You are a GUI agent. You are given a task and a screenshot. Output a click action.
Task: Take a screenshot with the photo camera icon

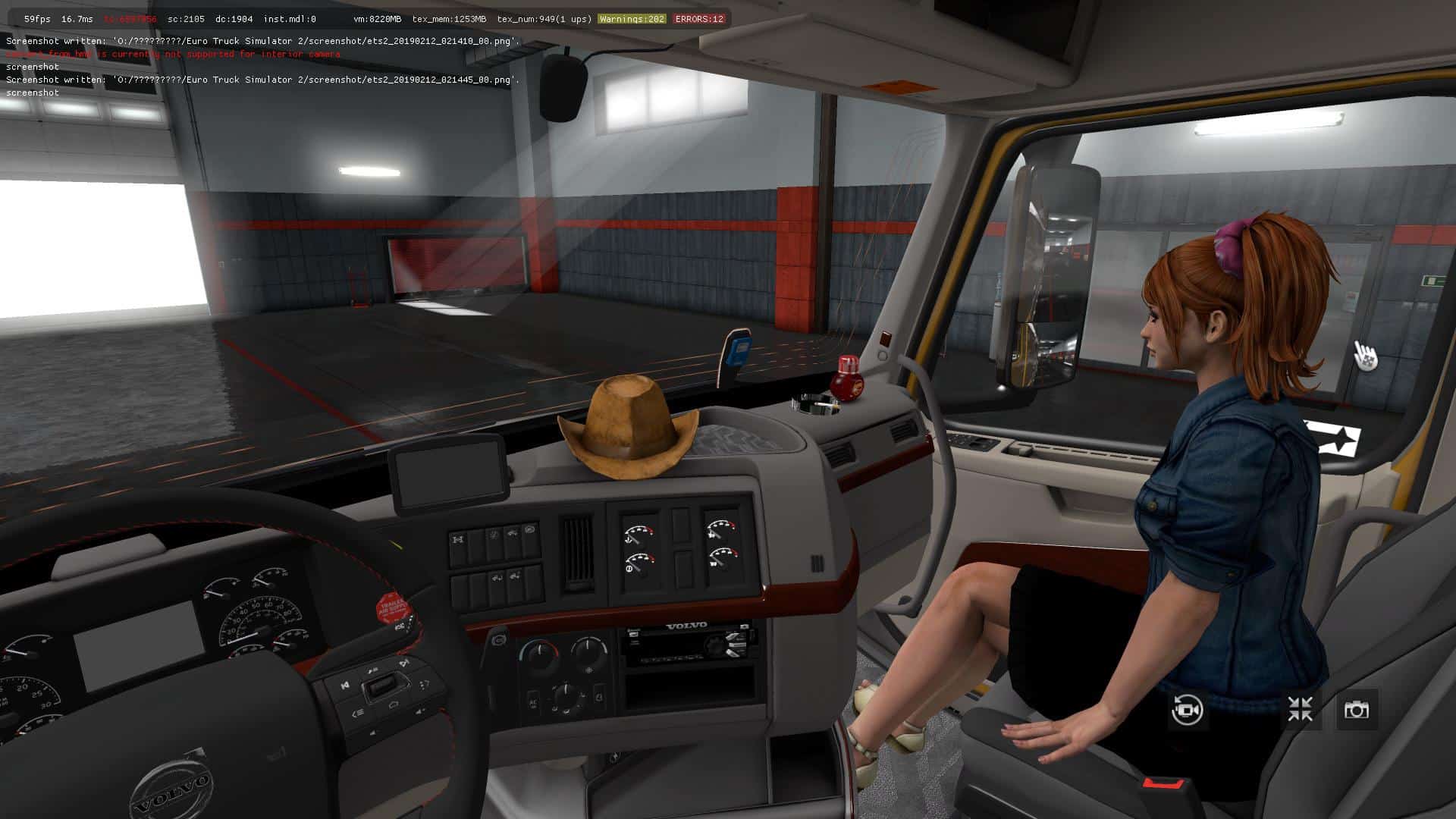click(x=1356, y=710)
